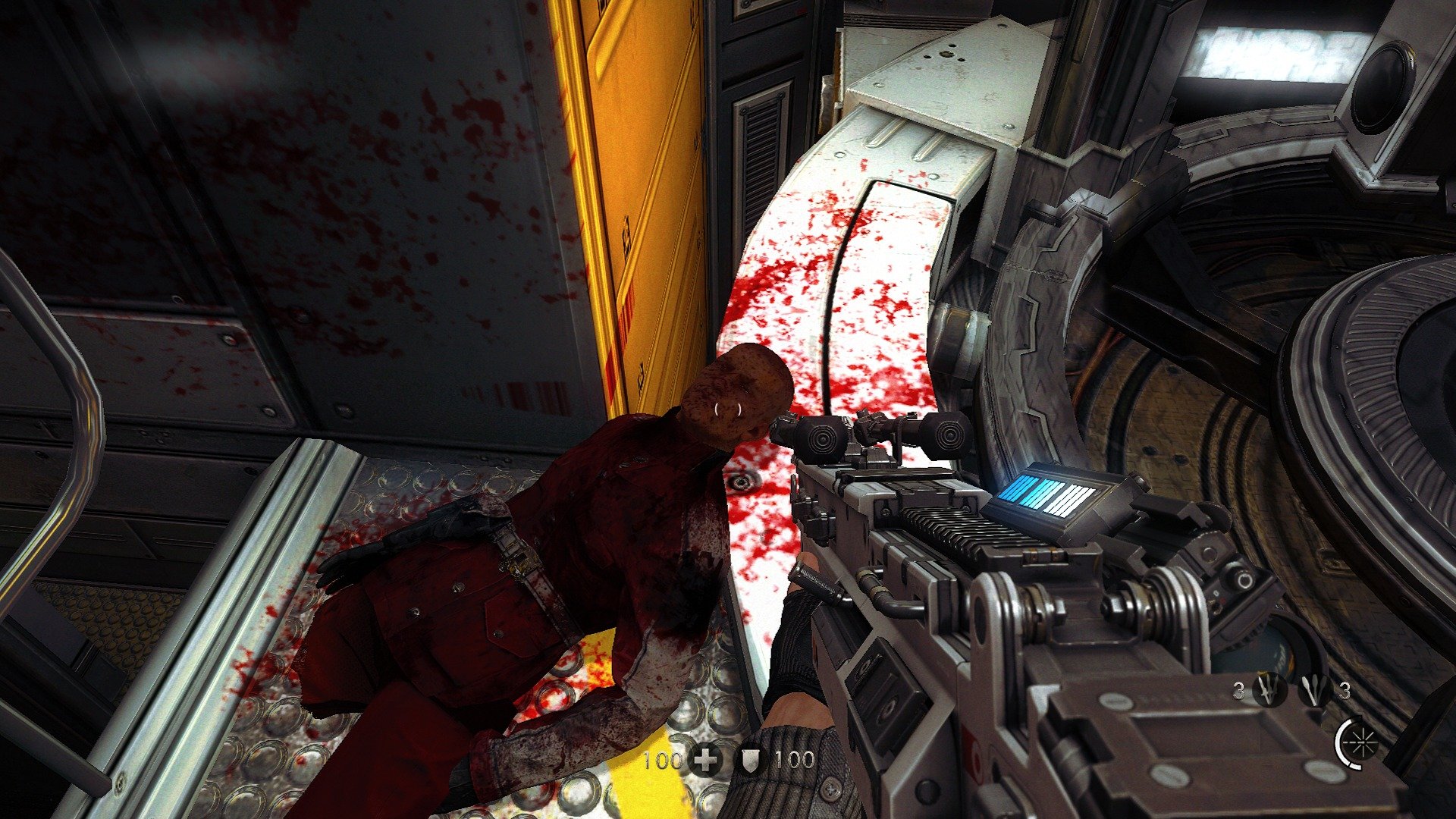Select the grenade icon next to the 3
This screenshot has width=1456, height=819.
pos(1314,689)
